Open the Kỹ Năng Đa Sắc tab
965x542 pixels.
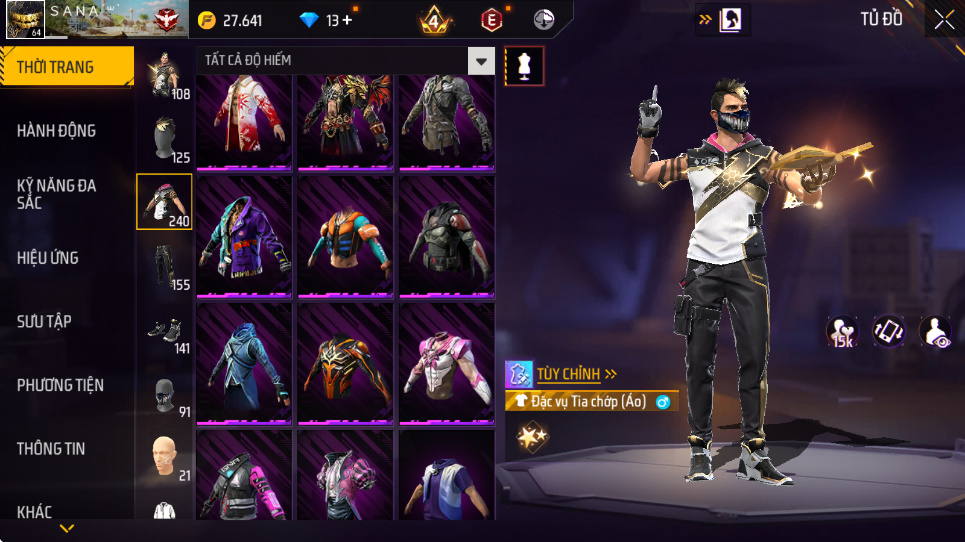[x=56, y=194]
